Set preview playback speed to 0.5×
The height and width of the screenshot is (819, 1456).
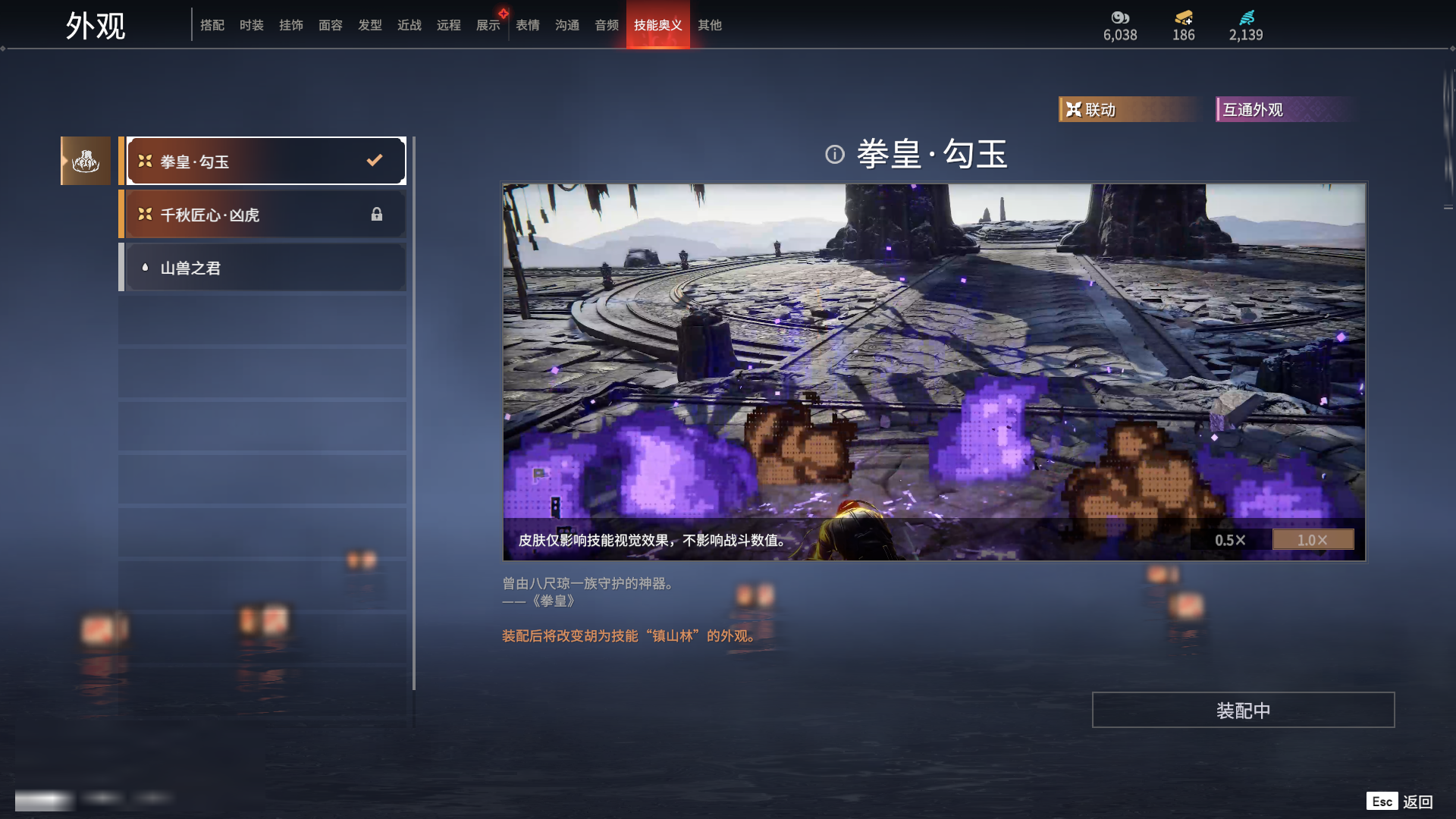pyautogui.click(x=1230, y=540)
